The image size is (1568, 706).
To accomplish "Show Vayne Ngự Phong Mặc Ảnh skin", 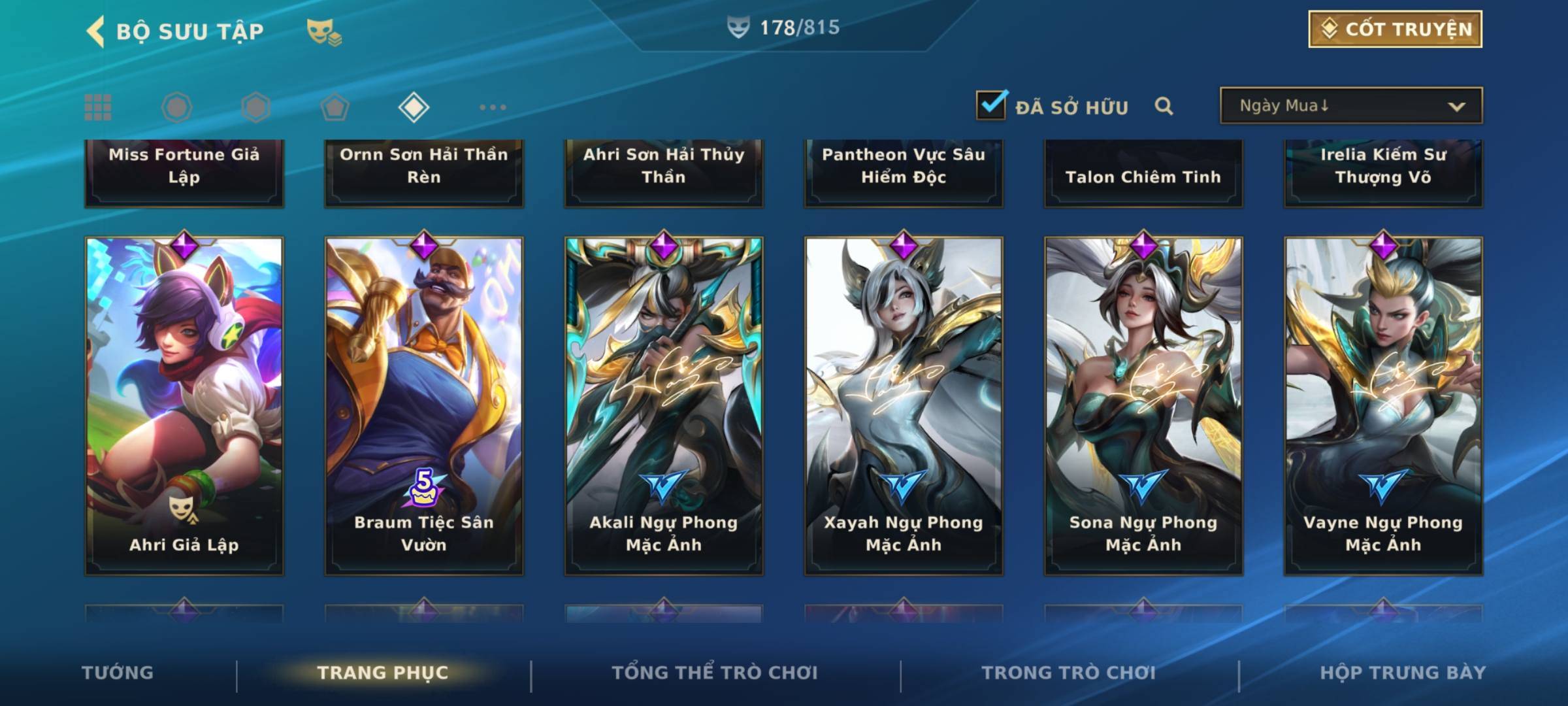I will [1383, 405].
